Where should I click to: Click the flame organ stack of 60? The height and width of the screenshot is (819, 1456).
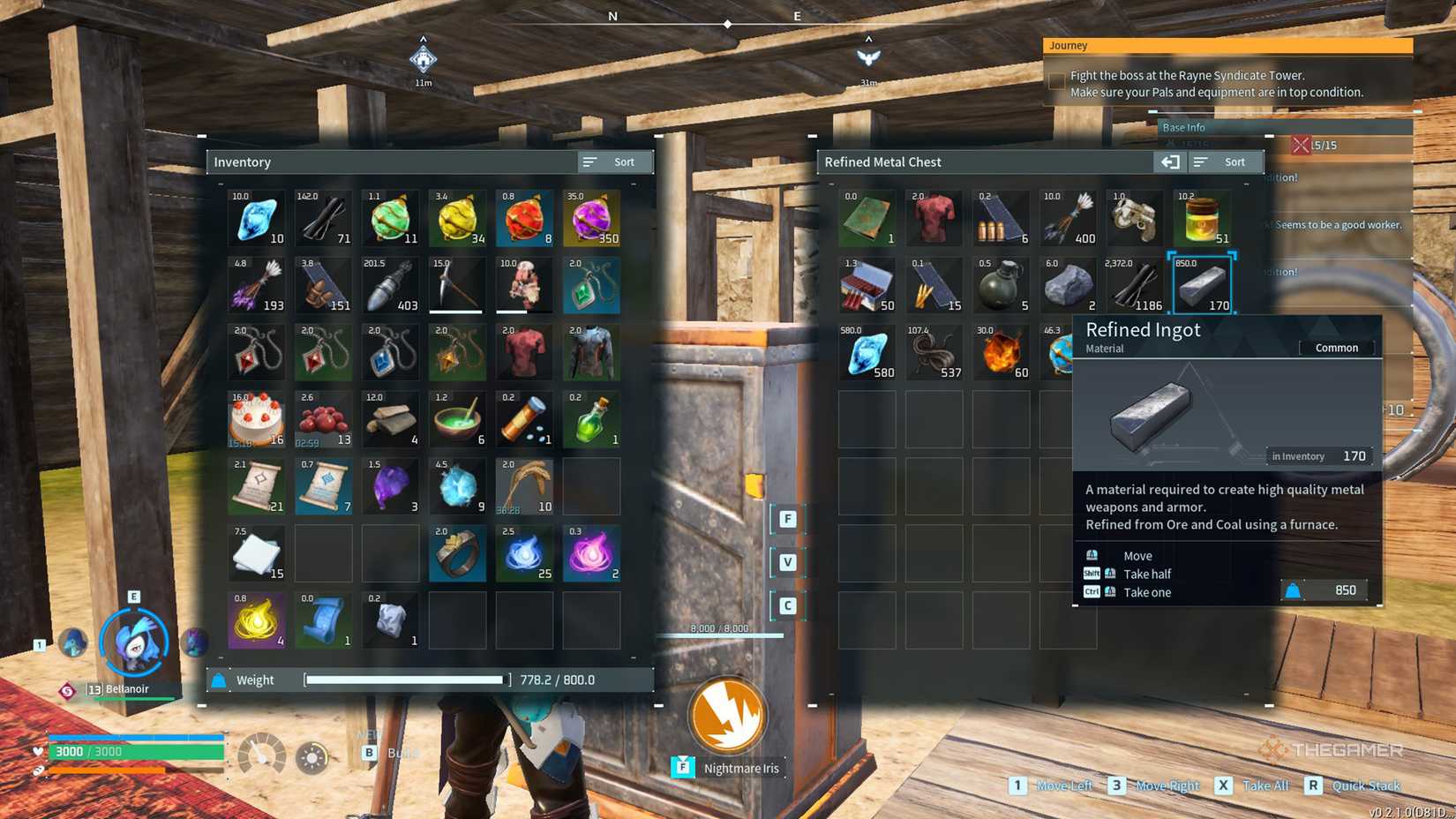pyautogui.click(x=1002, y=351)
